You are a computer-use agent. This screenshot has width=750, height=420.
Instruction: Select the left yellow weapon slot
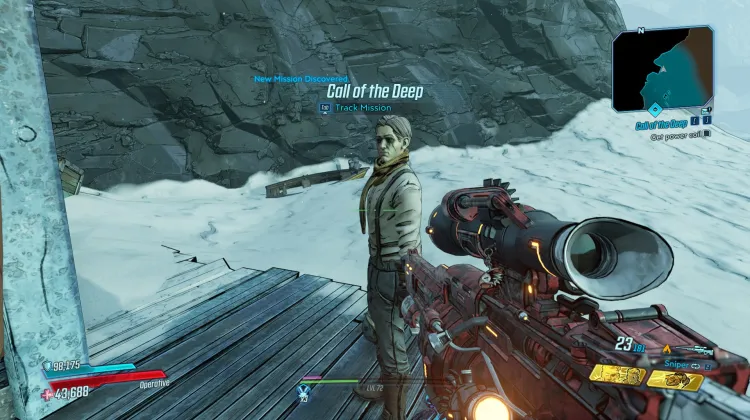tap(616, 374)
